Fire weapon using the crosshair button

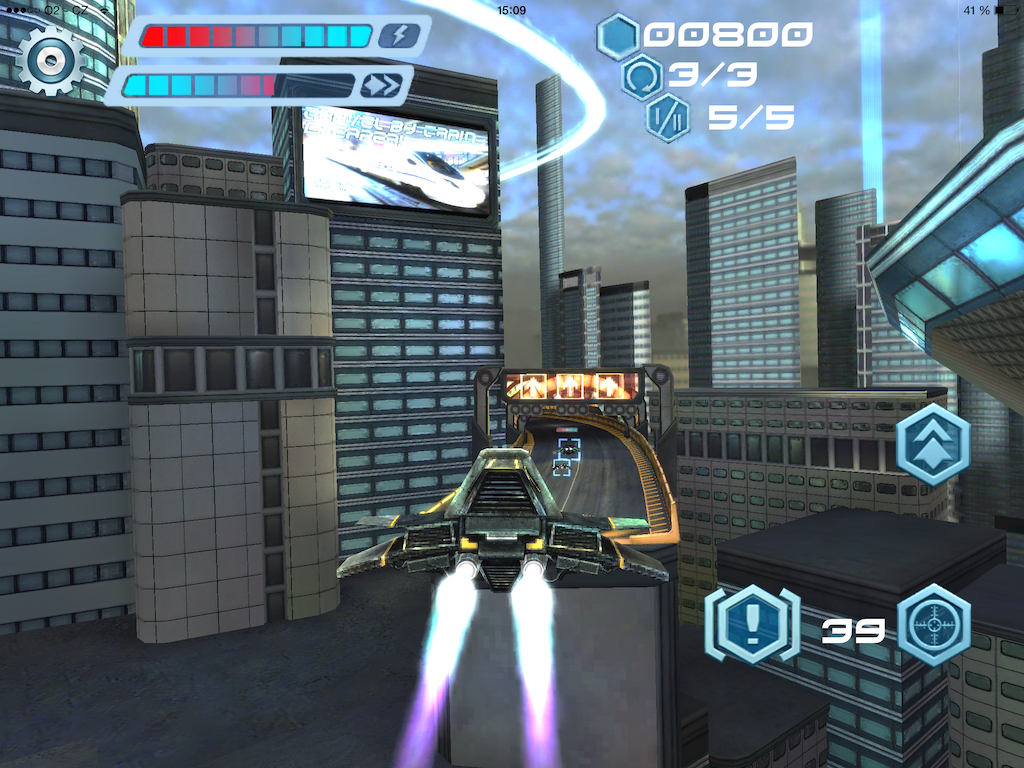tap(934, 626)
